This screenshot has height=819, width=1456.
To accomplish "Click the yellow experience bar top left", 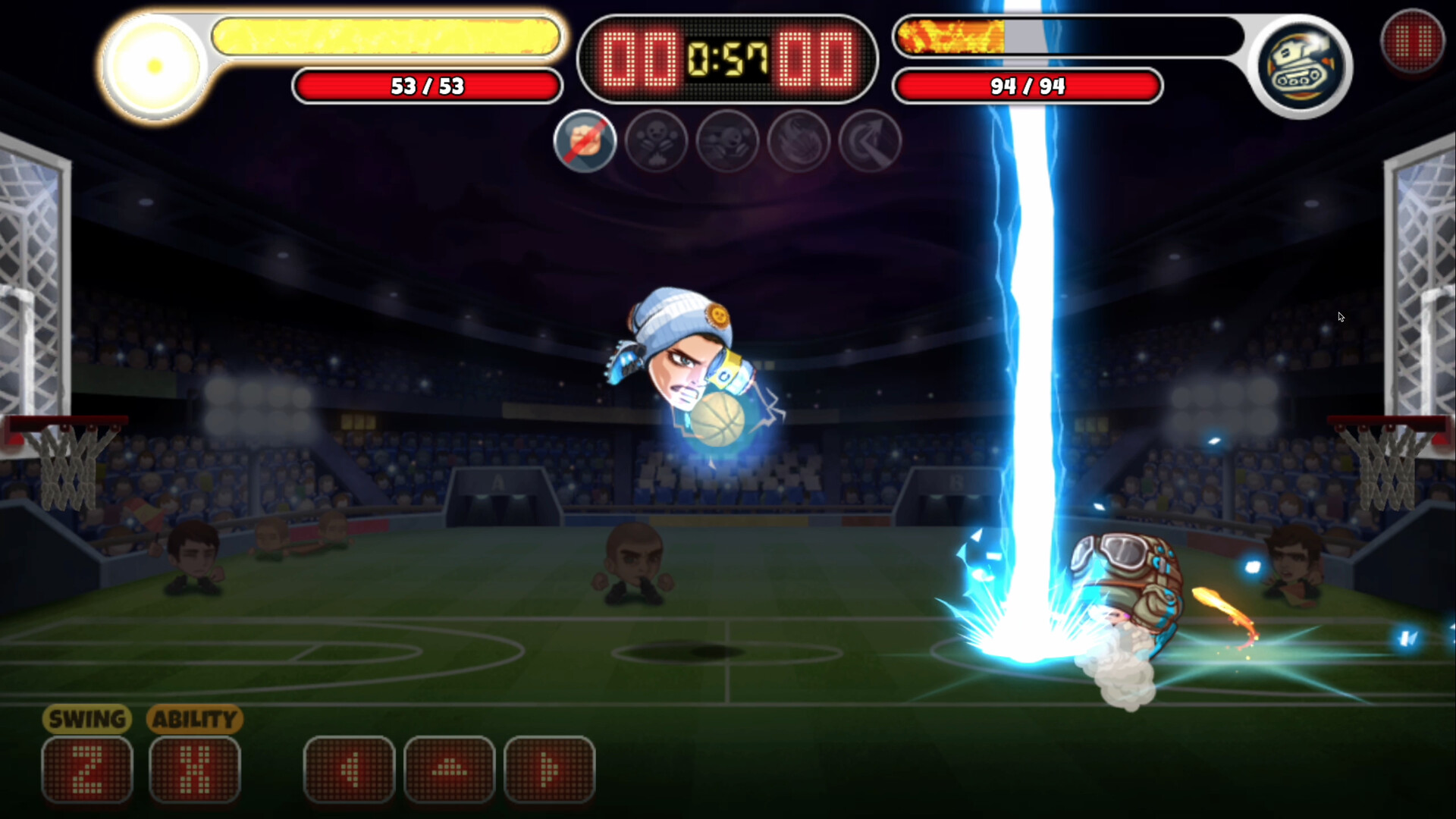I will pos(387,36).
